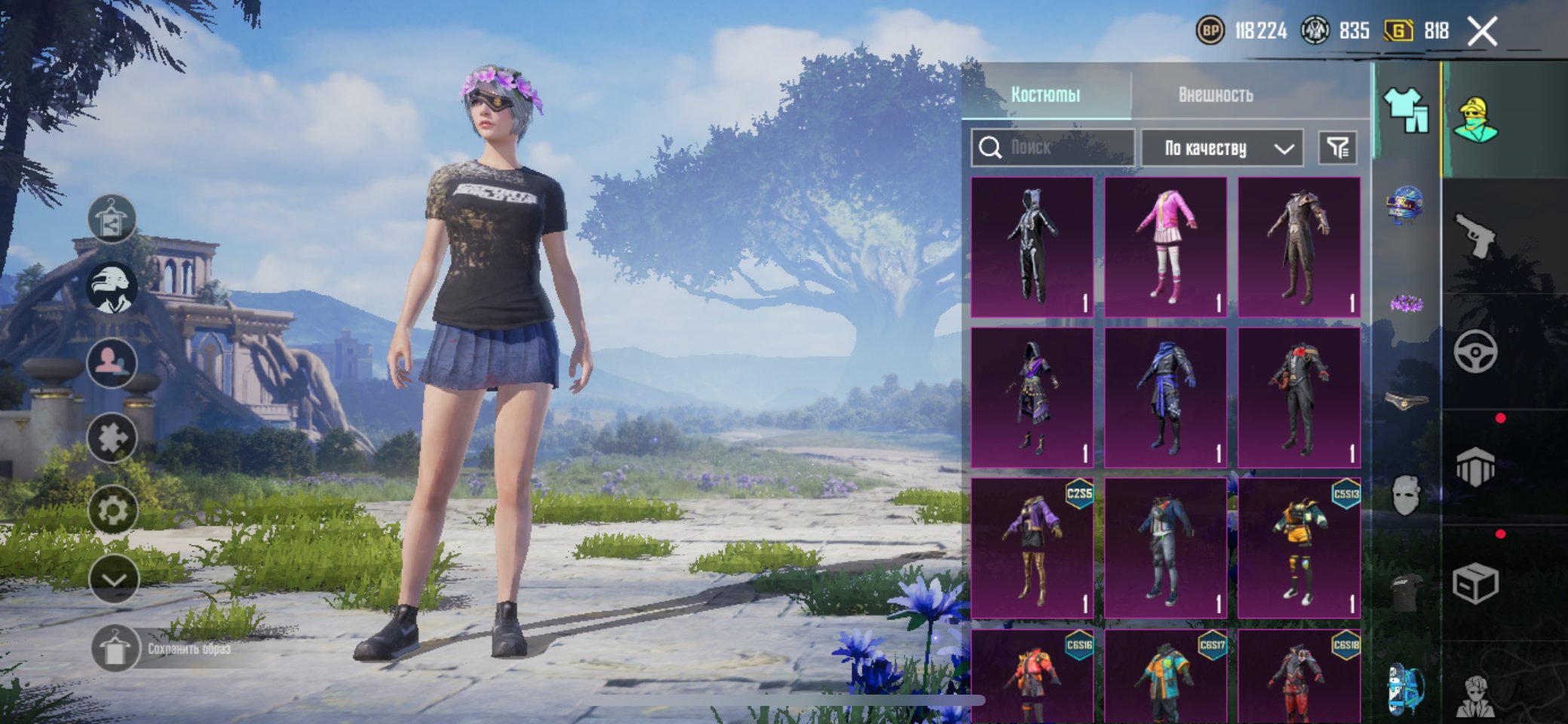Image resolution: width=1568 pixels, height=724 pixels.
Task: Expand the down-arrow button on left
Action: pos(113,579)
